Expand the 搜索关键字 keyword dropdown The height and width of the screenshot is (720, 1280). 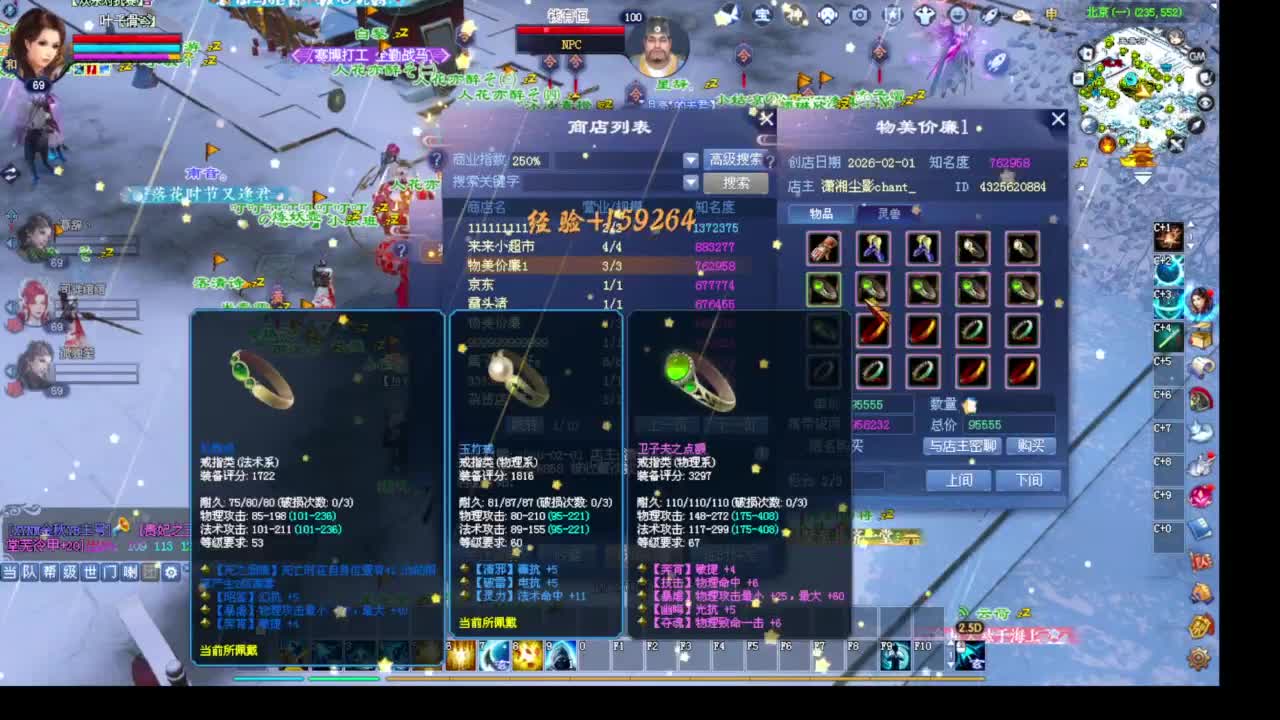(x=691, y=182)
